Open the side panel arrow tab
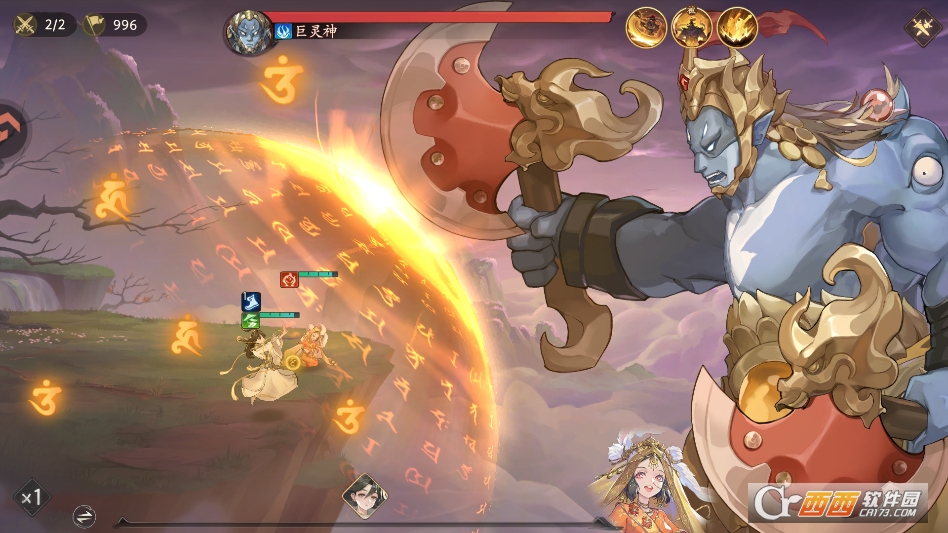Screen dimensions: 948x533 [x=12, y=129]
